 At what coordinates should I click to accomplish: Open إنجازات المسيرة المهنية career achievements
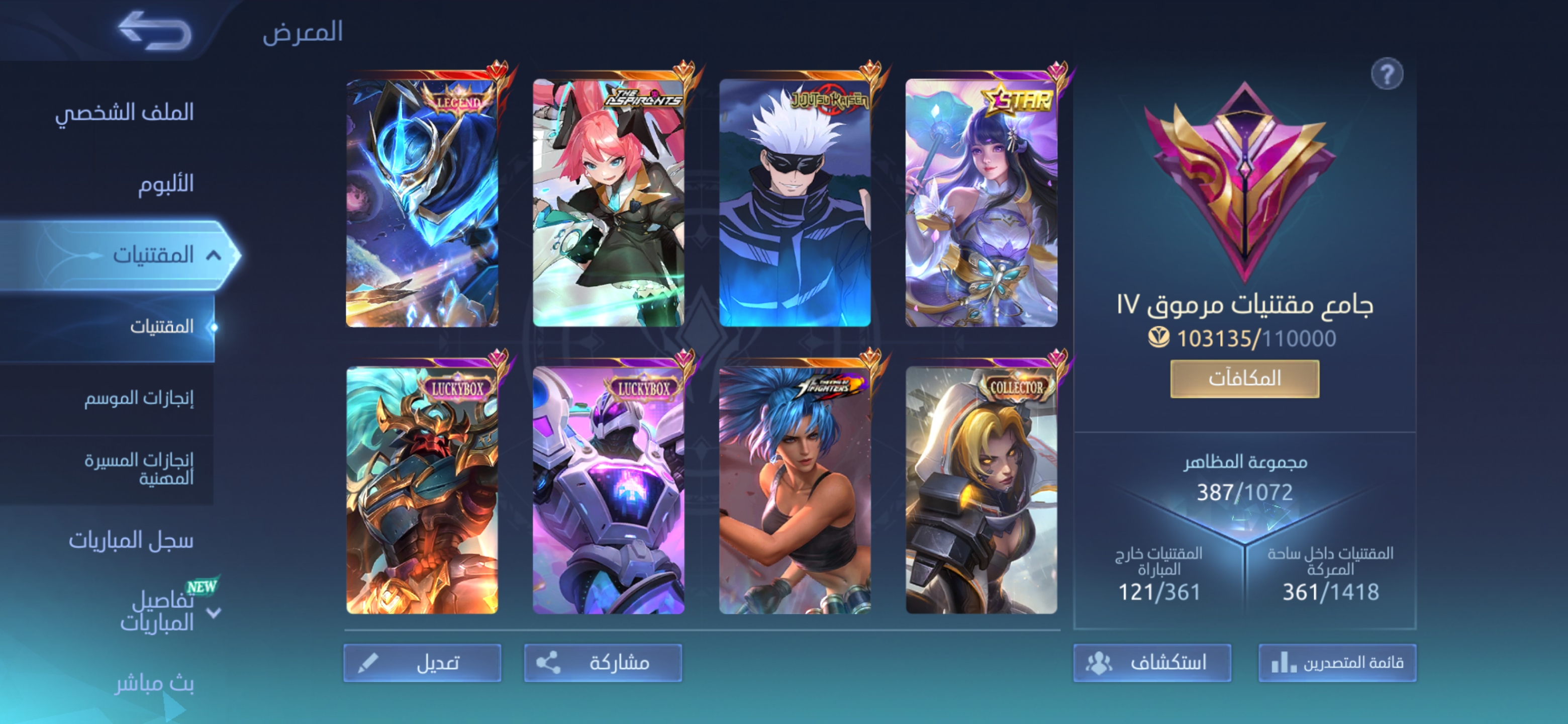139,469
